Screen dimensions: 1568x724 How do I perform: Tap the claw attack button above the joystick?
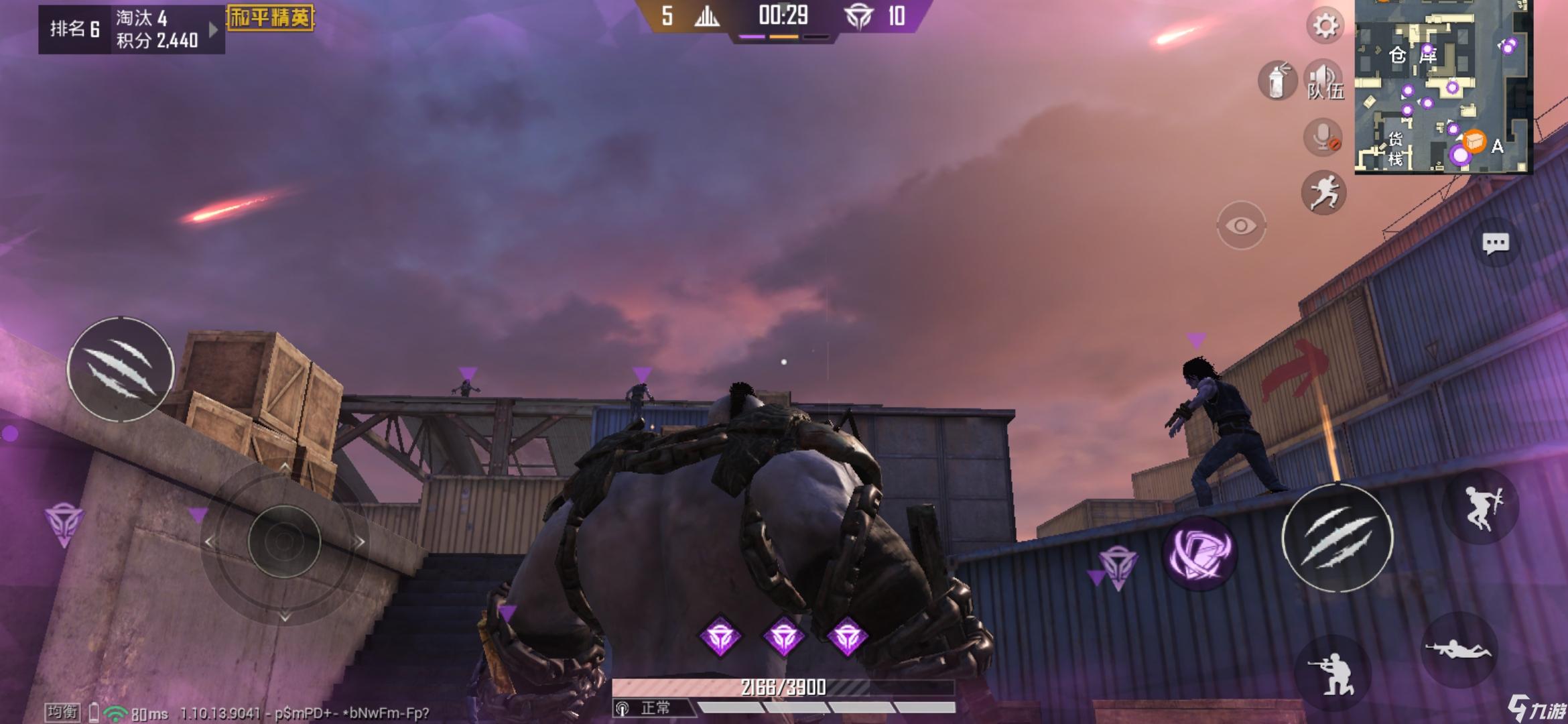pyautogui.click(x=121, y=369)
